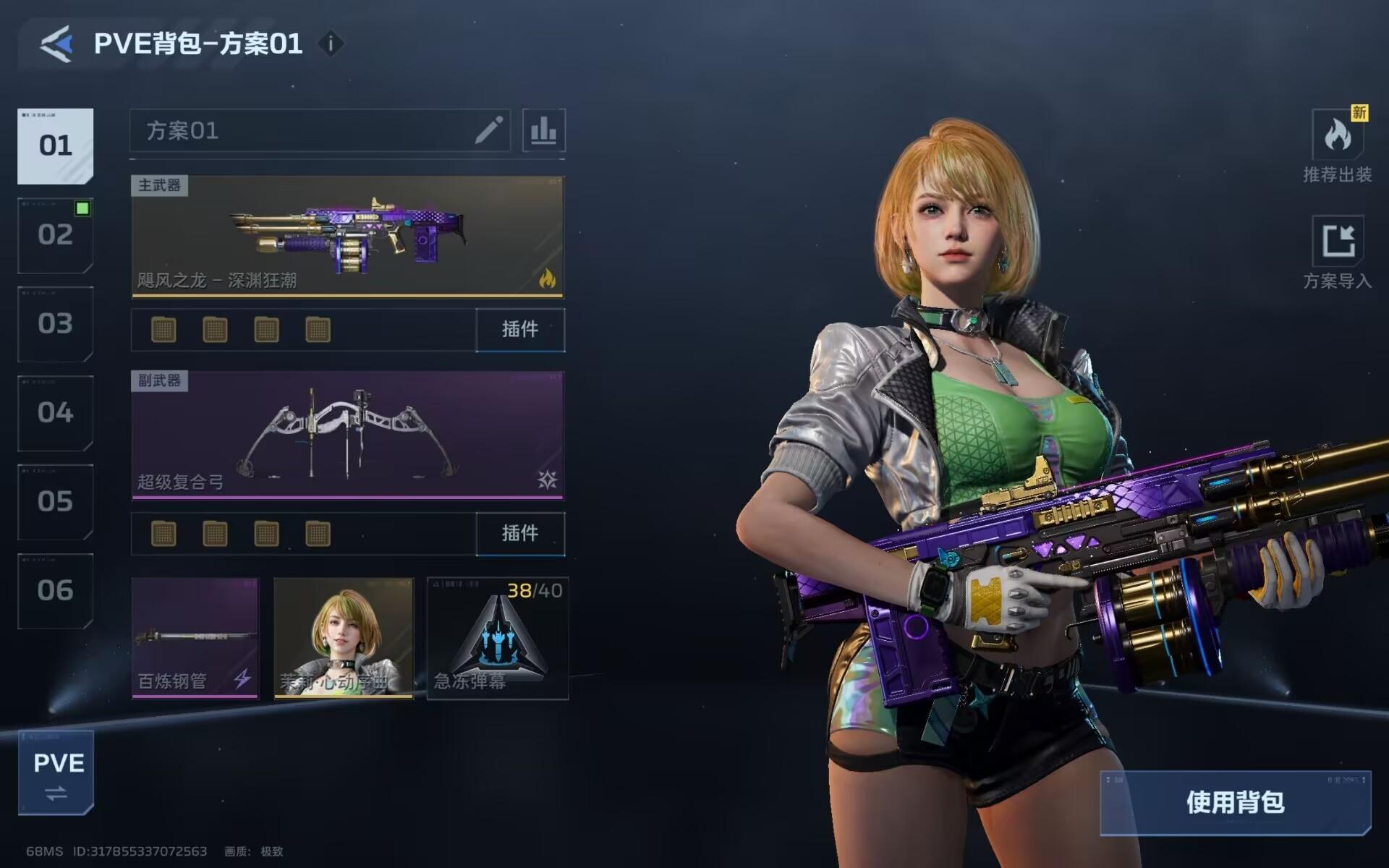Screen dimensions: 1389x868
Task: Open the bar chart stats button
Action: pyautogui.click(x=543, y=131)
